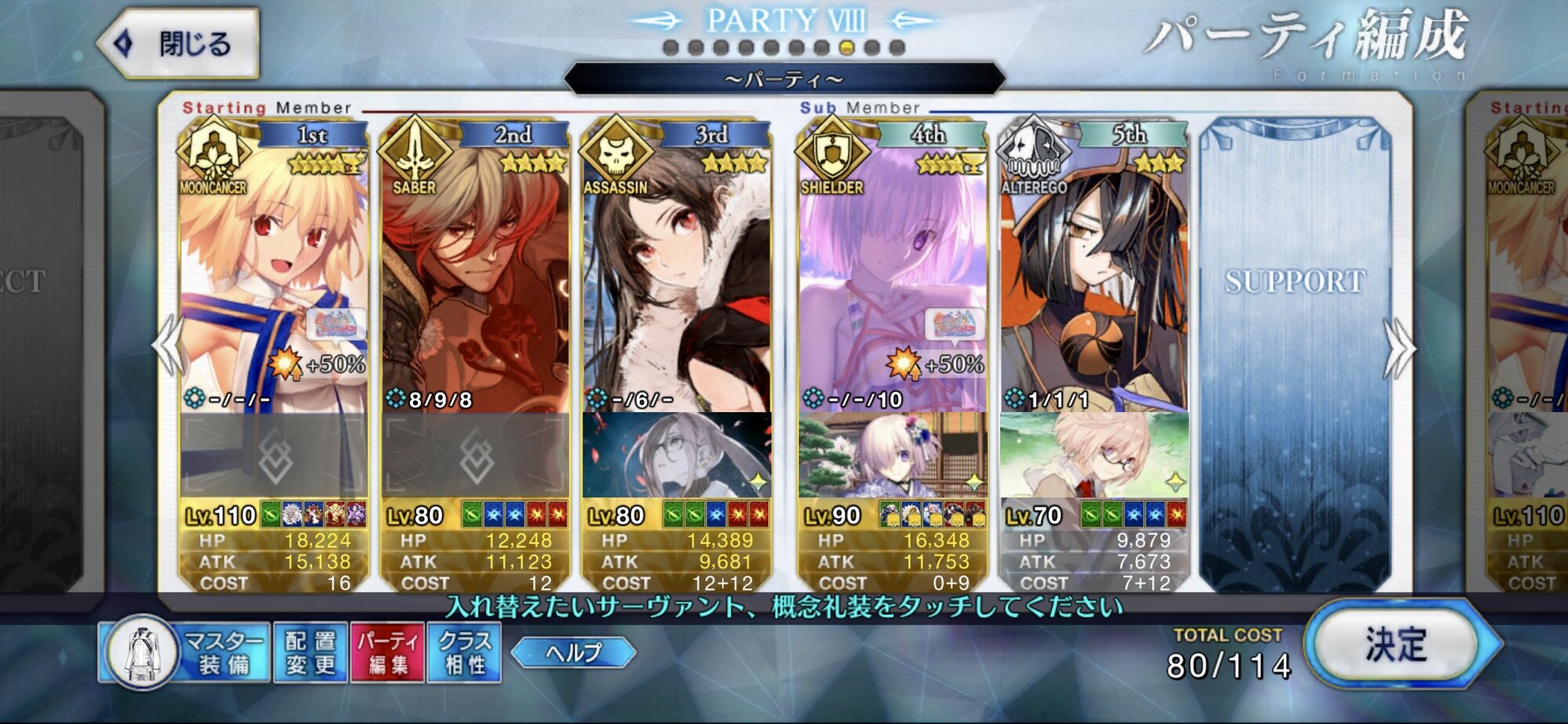The image size is (1568, 724).
Task: Go to the next party with right arrow
Action: click(x=1399, y=349)
